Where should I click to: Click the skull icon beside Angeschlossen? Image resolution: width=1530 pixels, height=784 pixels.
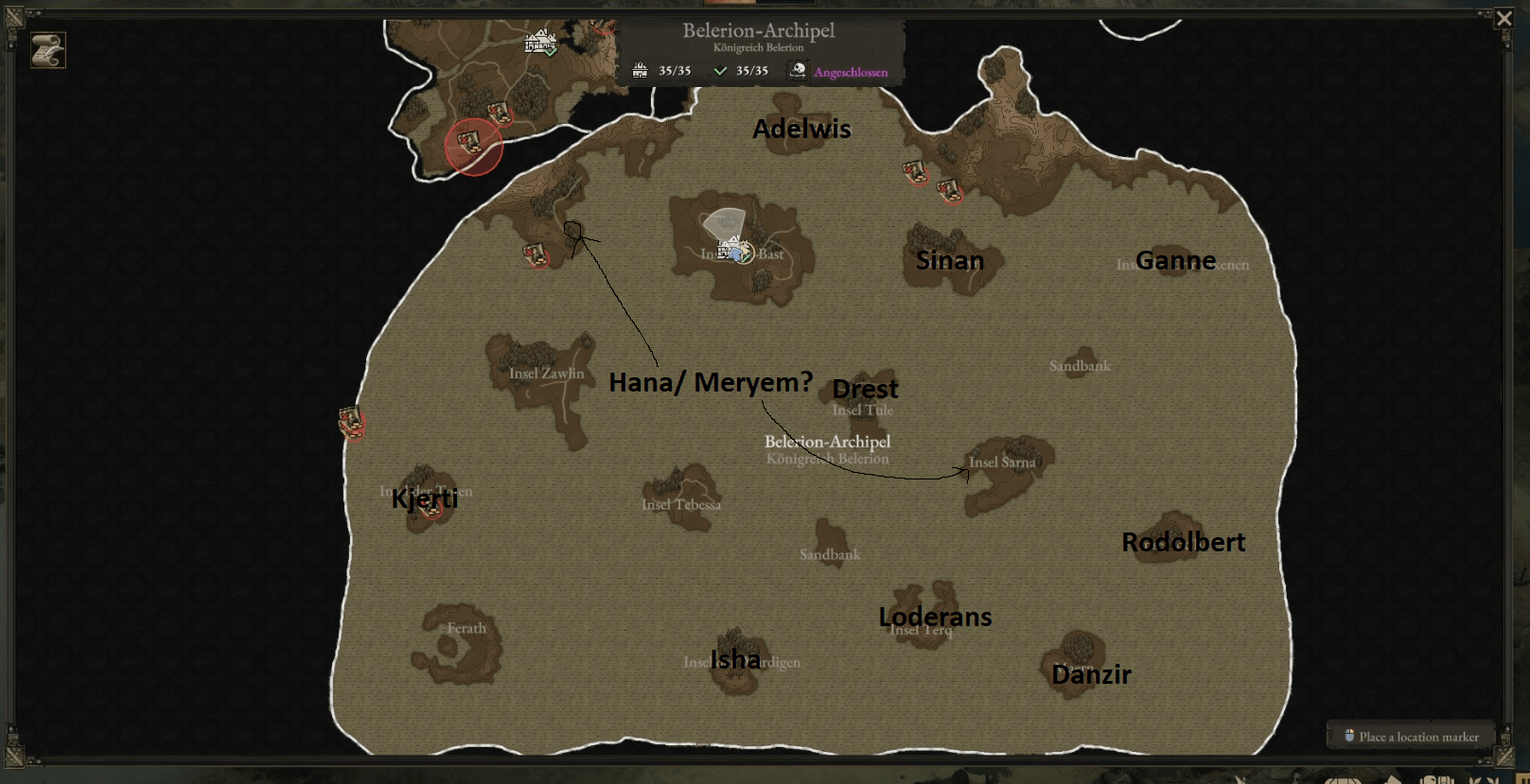coord(798,71)
